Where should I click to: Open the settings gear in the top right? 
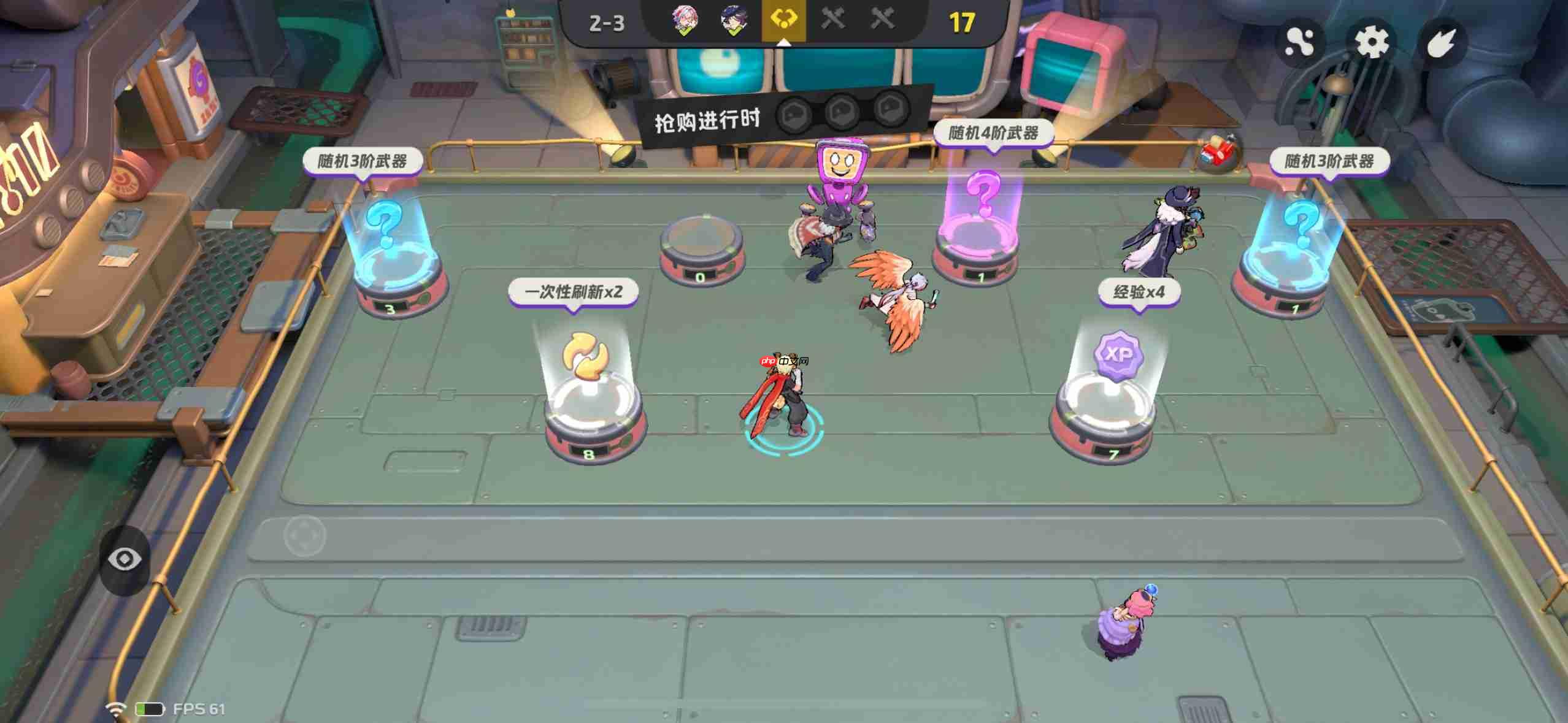(x=1372, y=42)
